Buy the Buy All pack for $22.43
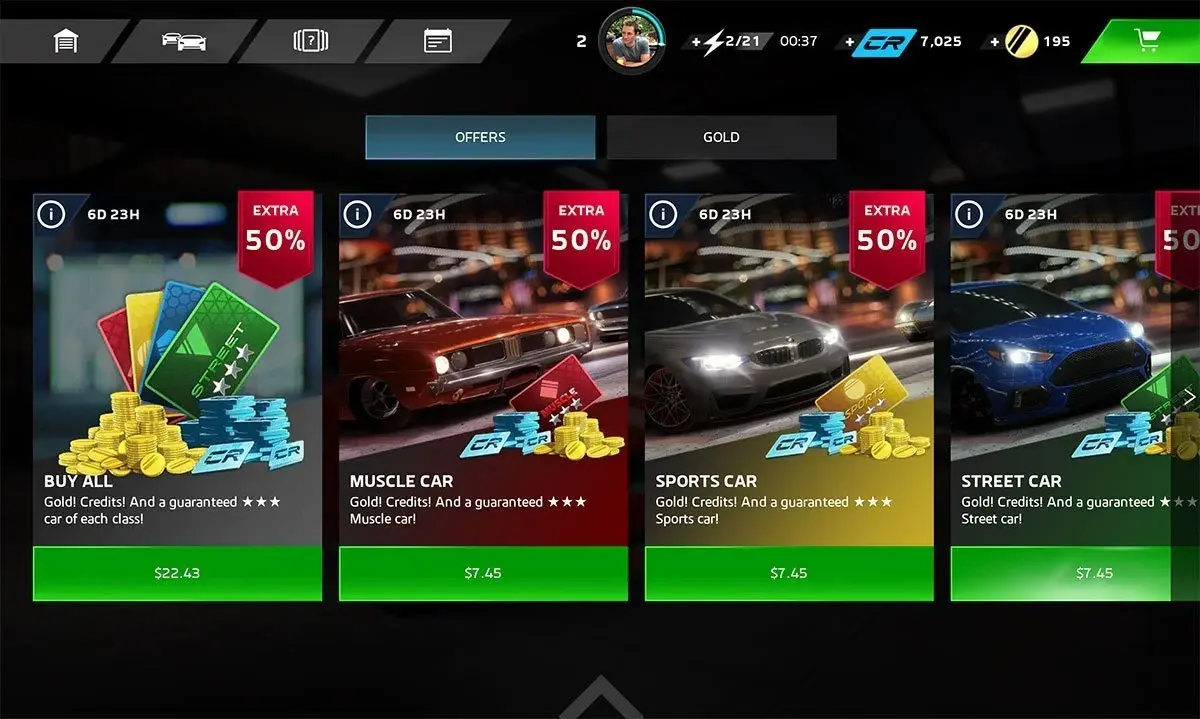The height and width of the screenshot is (719, 1200). 178,573
